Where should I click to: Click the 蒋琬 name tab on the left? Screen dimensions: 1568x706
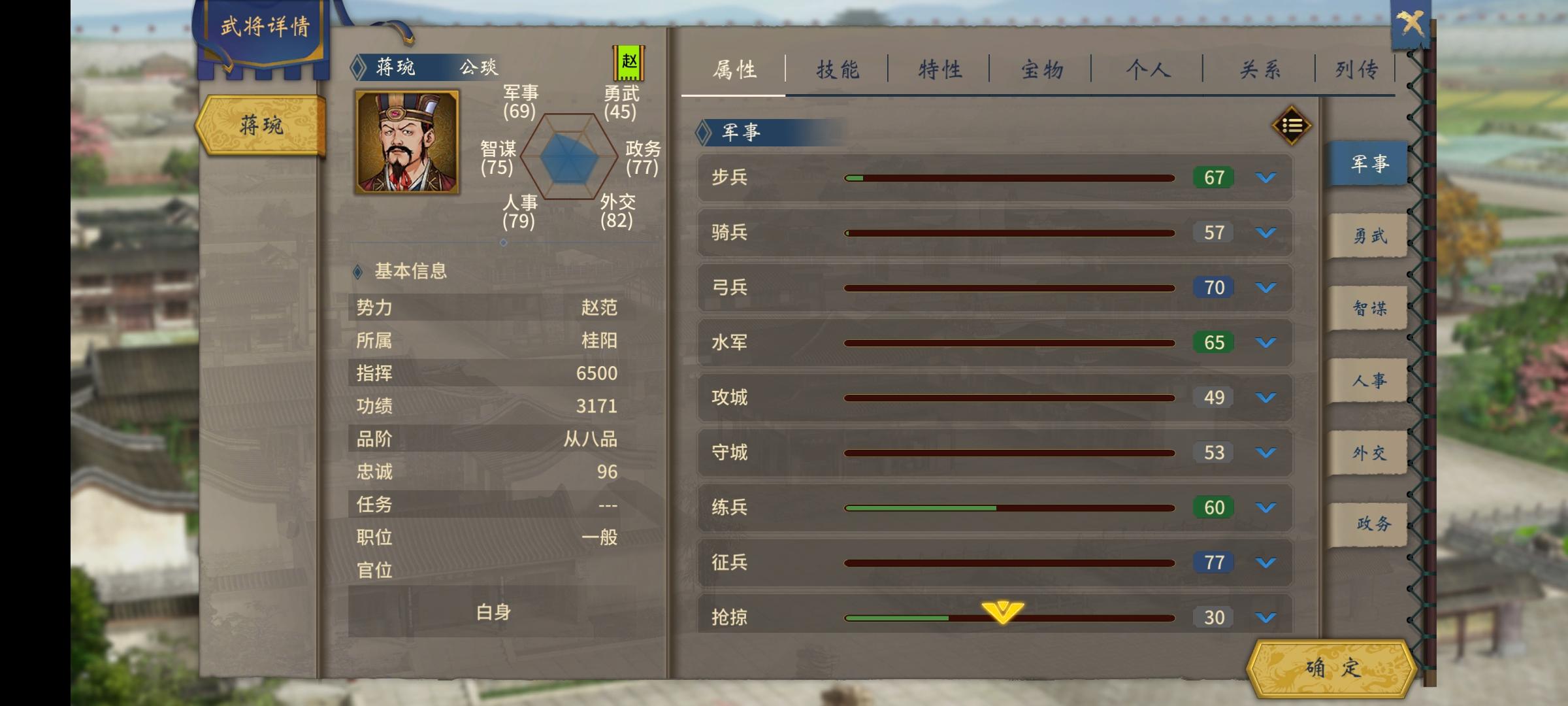click(x=260, y=126)
